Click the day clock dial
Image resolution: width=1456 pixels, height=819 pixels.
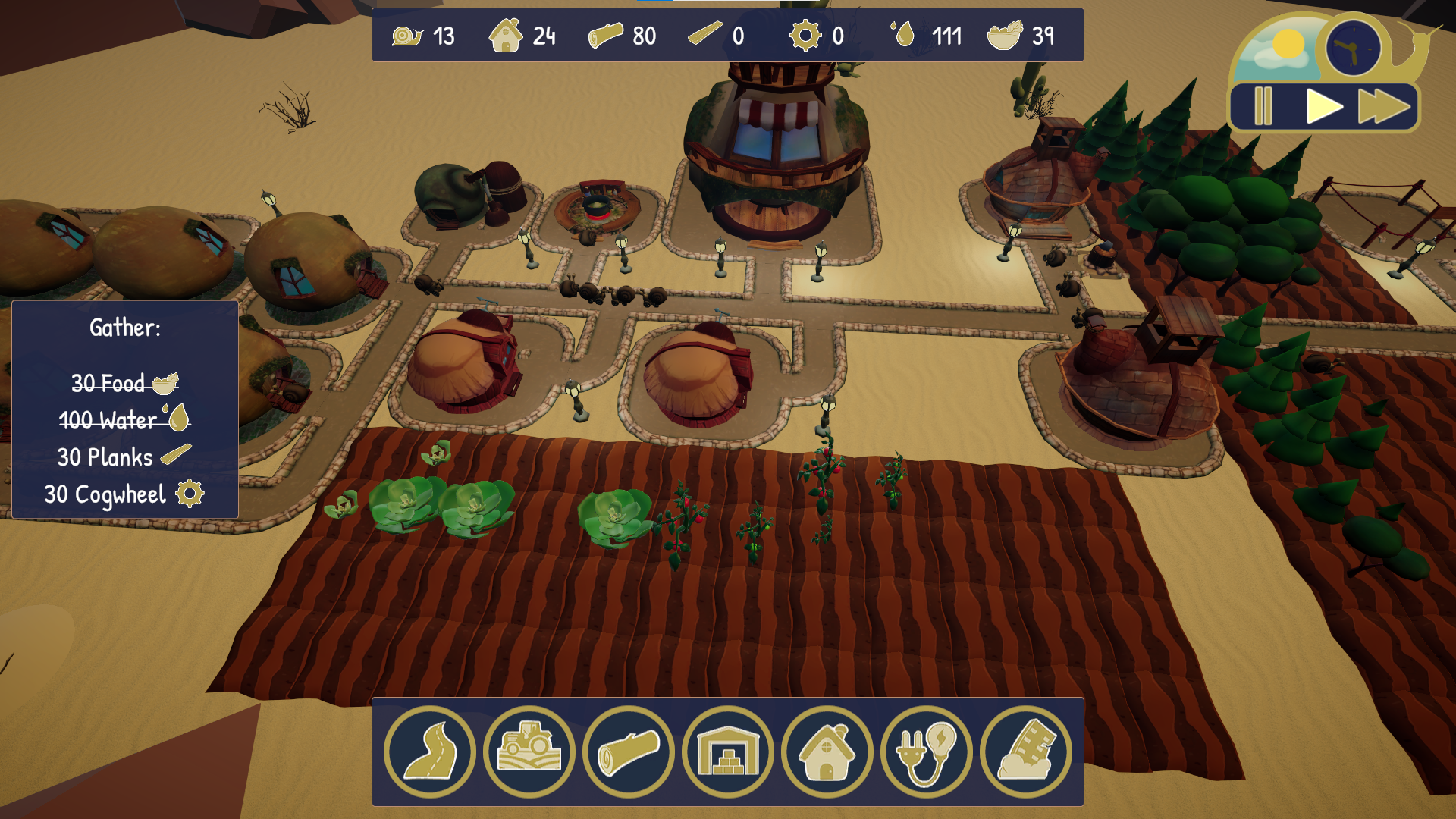(1353, 48)
